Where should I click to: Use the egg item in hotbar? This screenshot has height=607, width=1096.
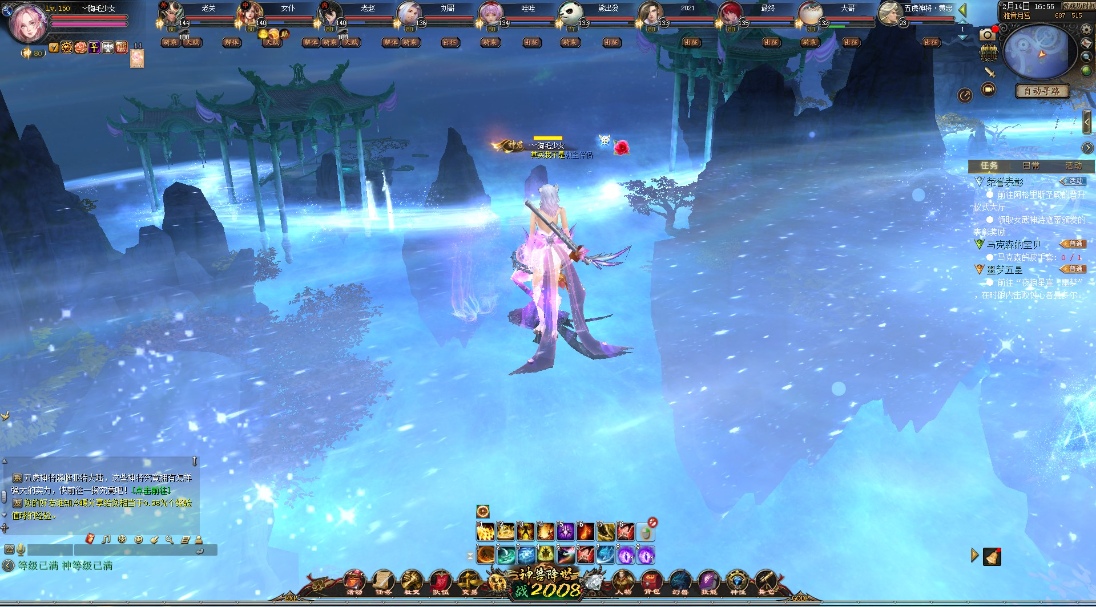tap(646, 532)
